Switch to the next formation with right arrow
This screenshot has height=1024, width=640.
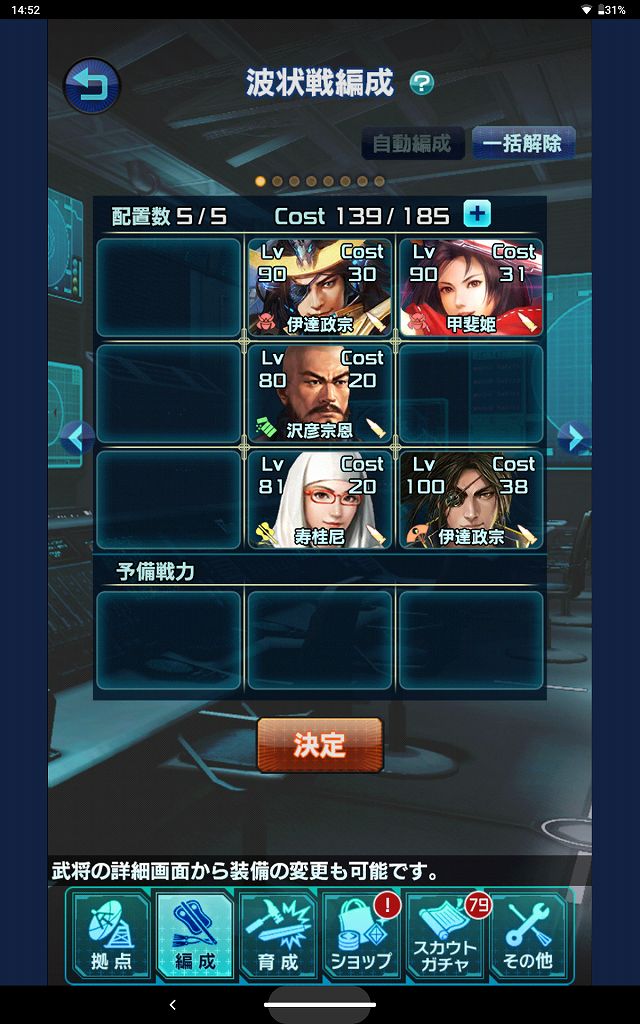tap(573, 437)
